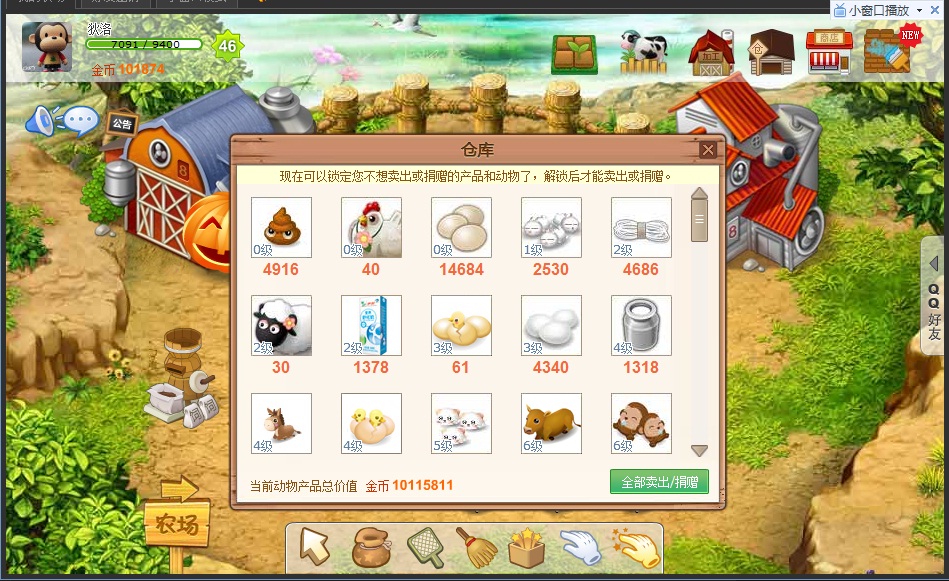Viewport: 949px width, 581px height.
Task: Select the arrow cursor tool
Action: coord(314,547)
